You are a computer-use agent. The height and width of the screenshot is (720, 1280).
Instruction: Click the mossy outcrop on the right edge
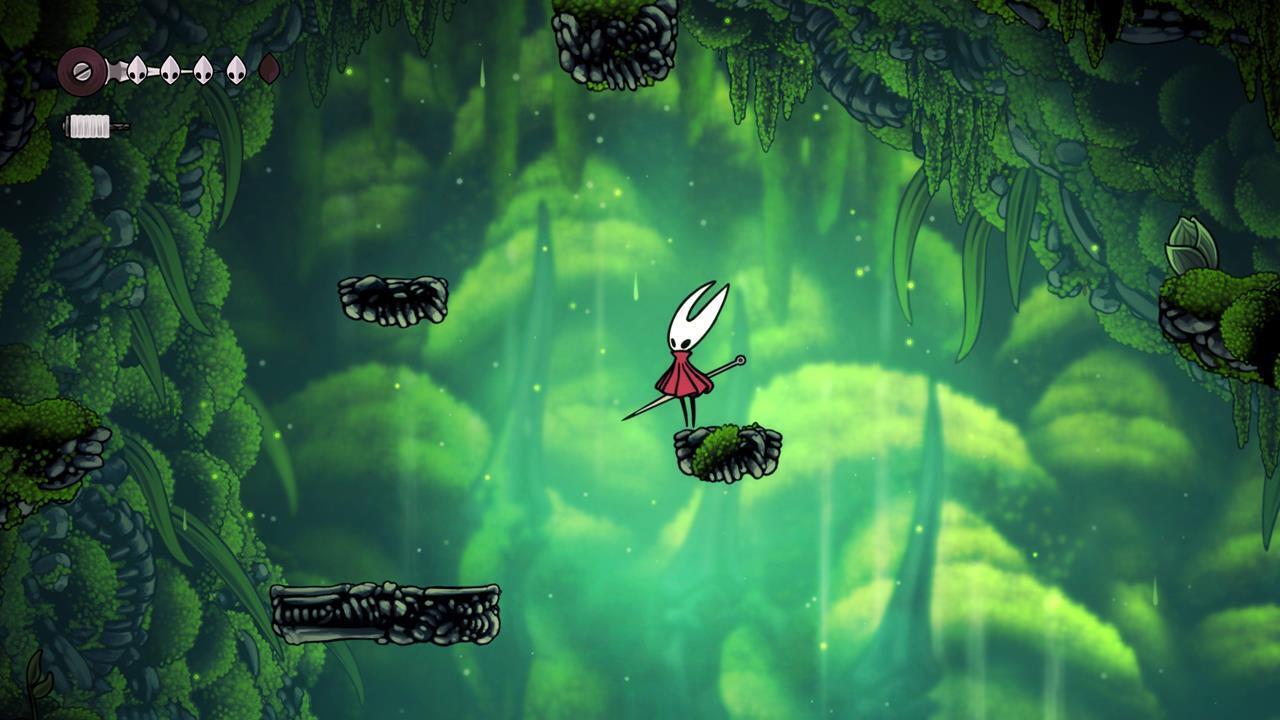click(1210, 310)
